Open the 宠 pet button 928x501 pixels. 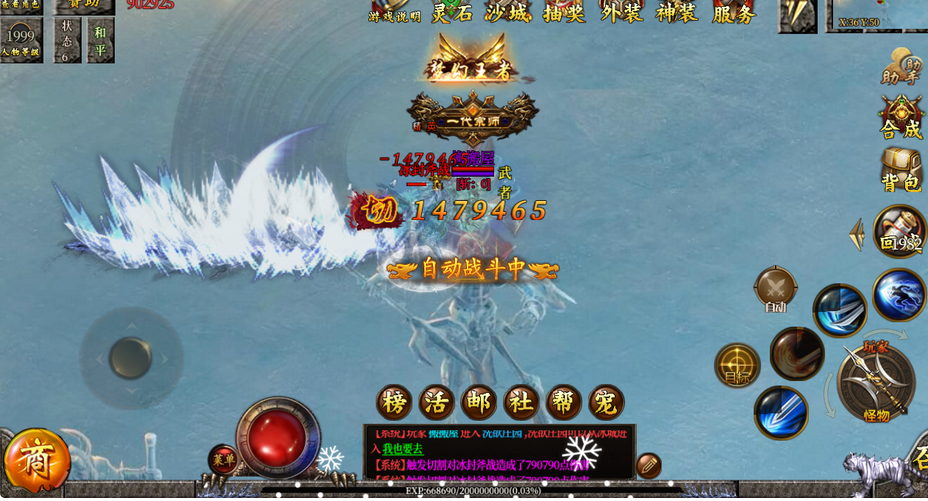click(x=606, y=402)
